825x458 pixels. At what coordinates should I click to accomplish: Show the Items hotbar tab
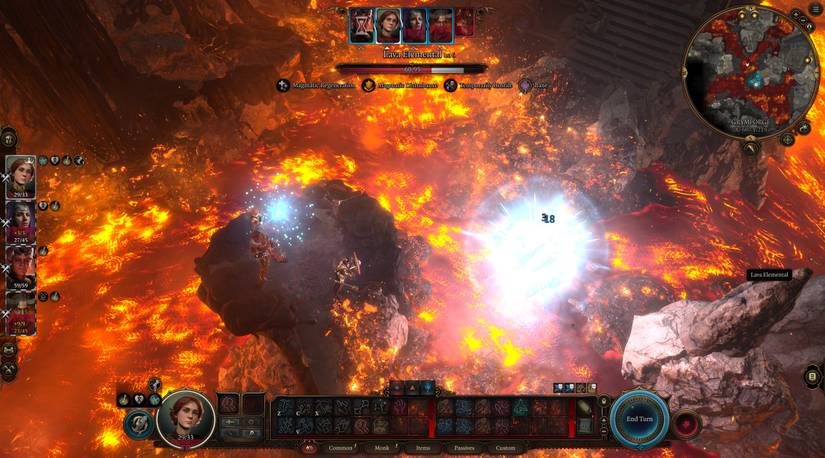click(x=423, y=448)
